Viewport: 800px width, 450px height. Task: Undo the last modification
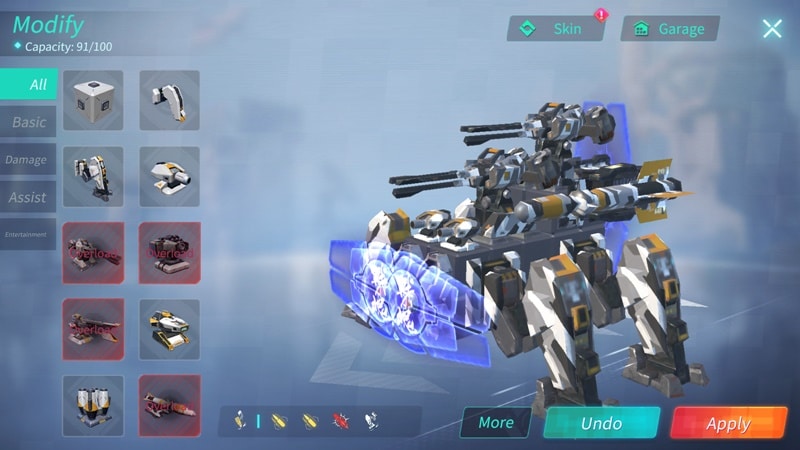[x=601, y=423]
